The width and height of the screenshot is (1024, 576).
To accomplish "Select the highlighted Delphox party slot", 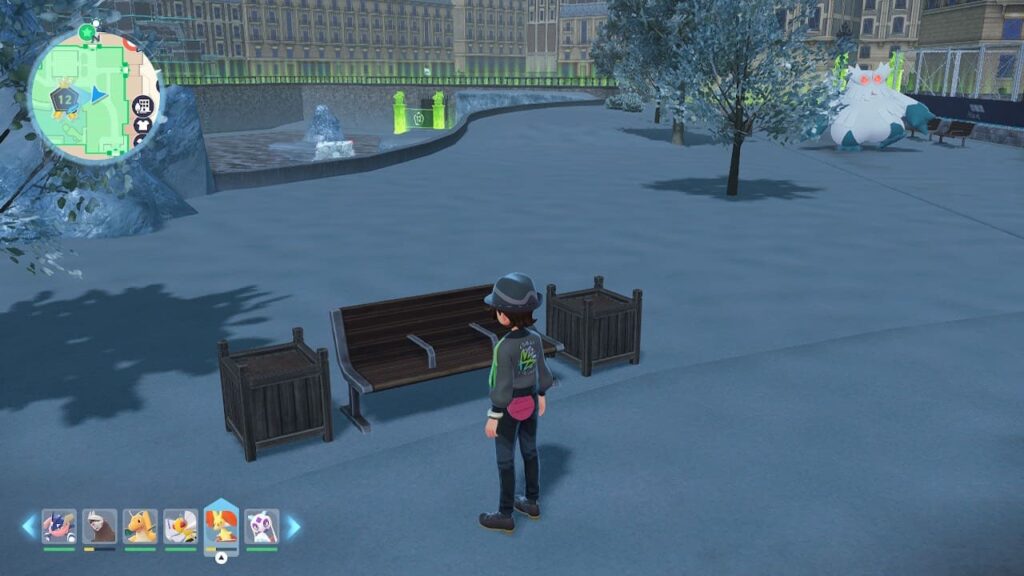I will (221, 525).
